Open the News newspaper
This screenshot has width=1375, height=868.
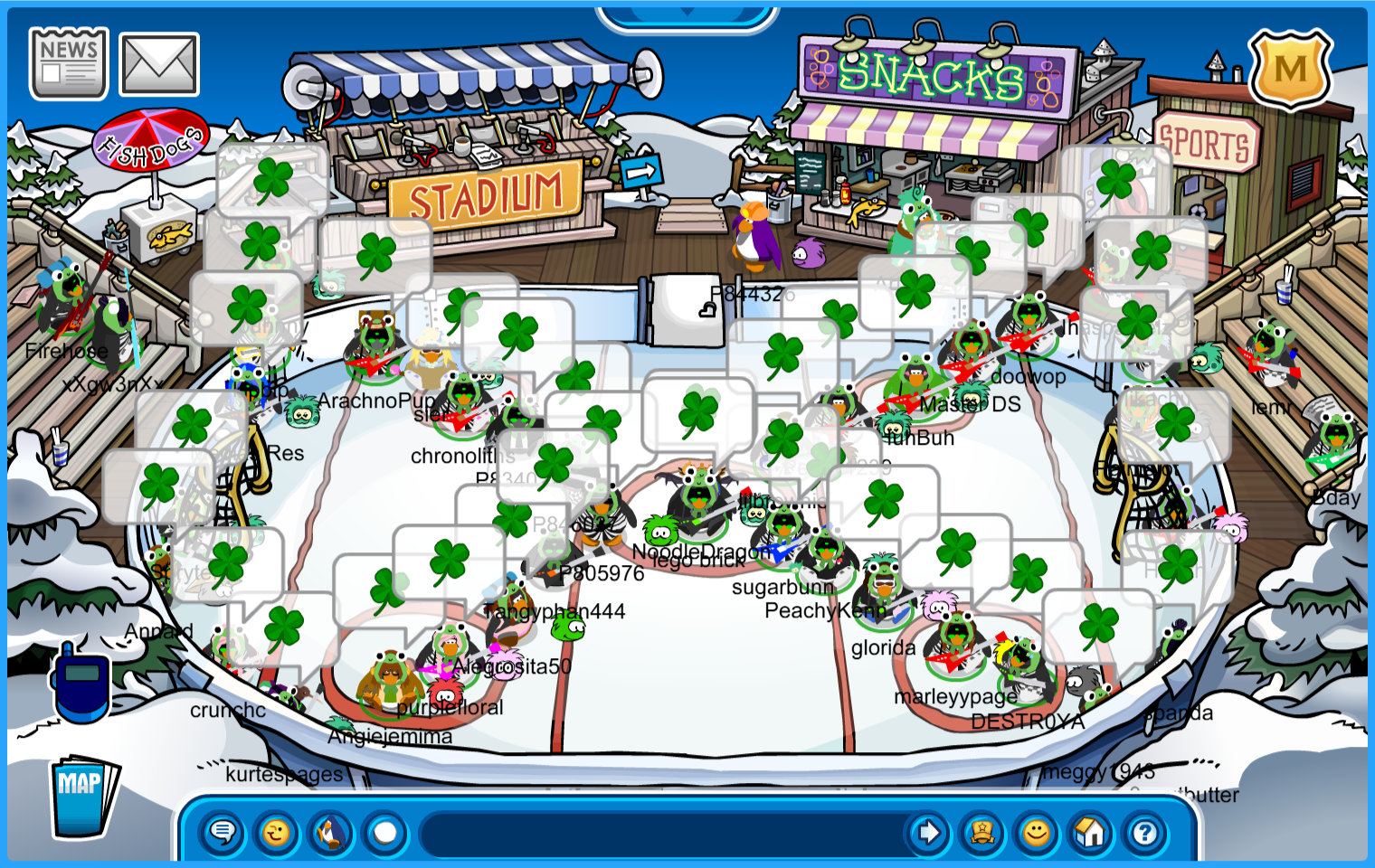(69, 63)
